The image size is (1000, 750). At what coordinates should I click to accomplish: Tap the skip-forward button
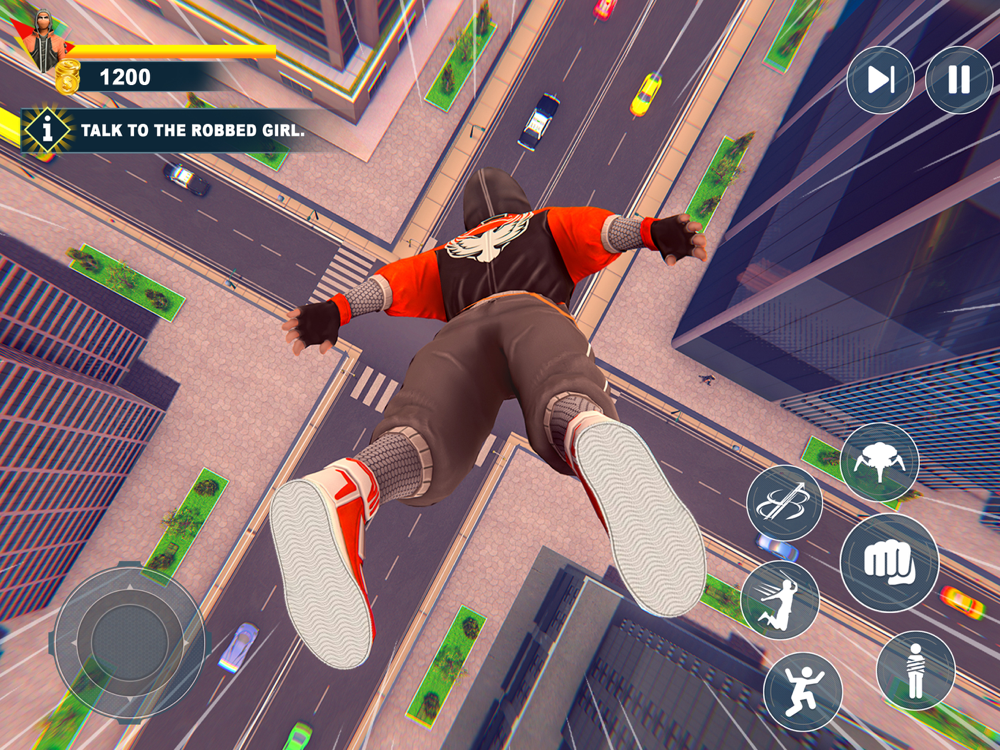tap(880, 80)
